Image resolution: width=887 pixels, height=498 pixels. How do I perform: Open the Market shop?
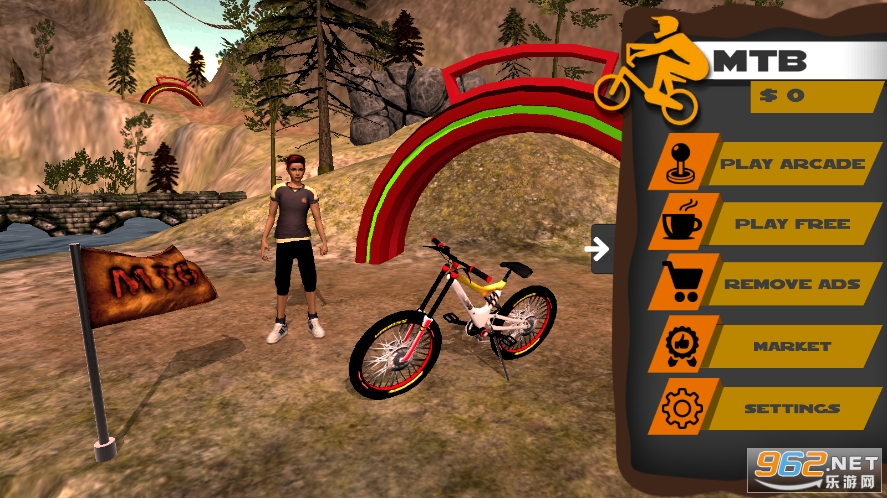coord(792,346)
